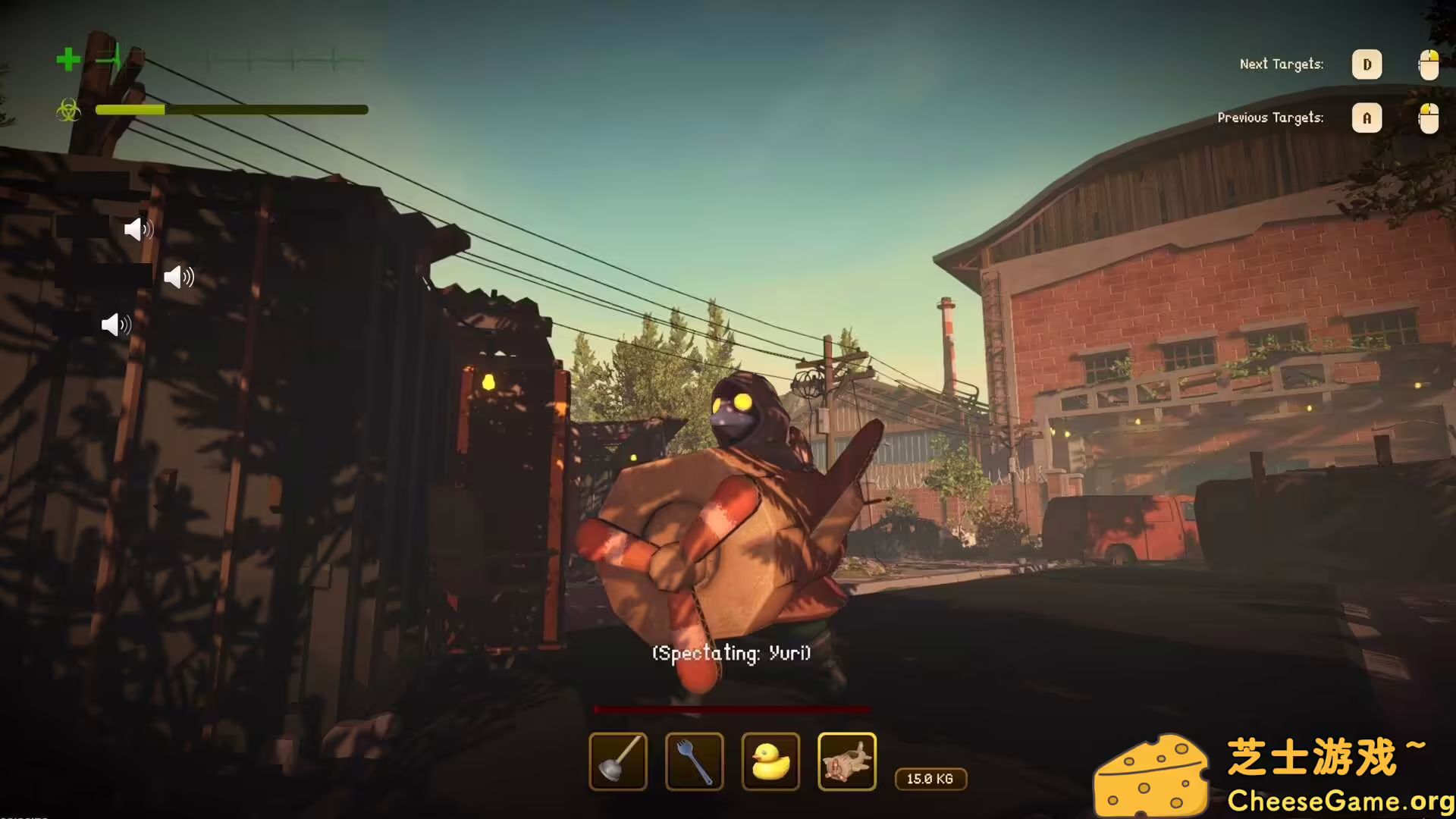Pick the yellow rubber duck slot
1456x819 pixels.
(770, 761)
